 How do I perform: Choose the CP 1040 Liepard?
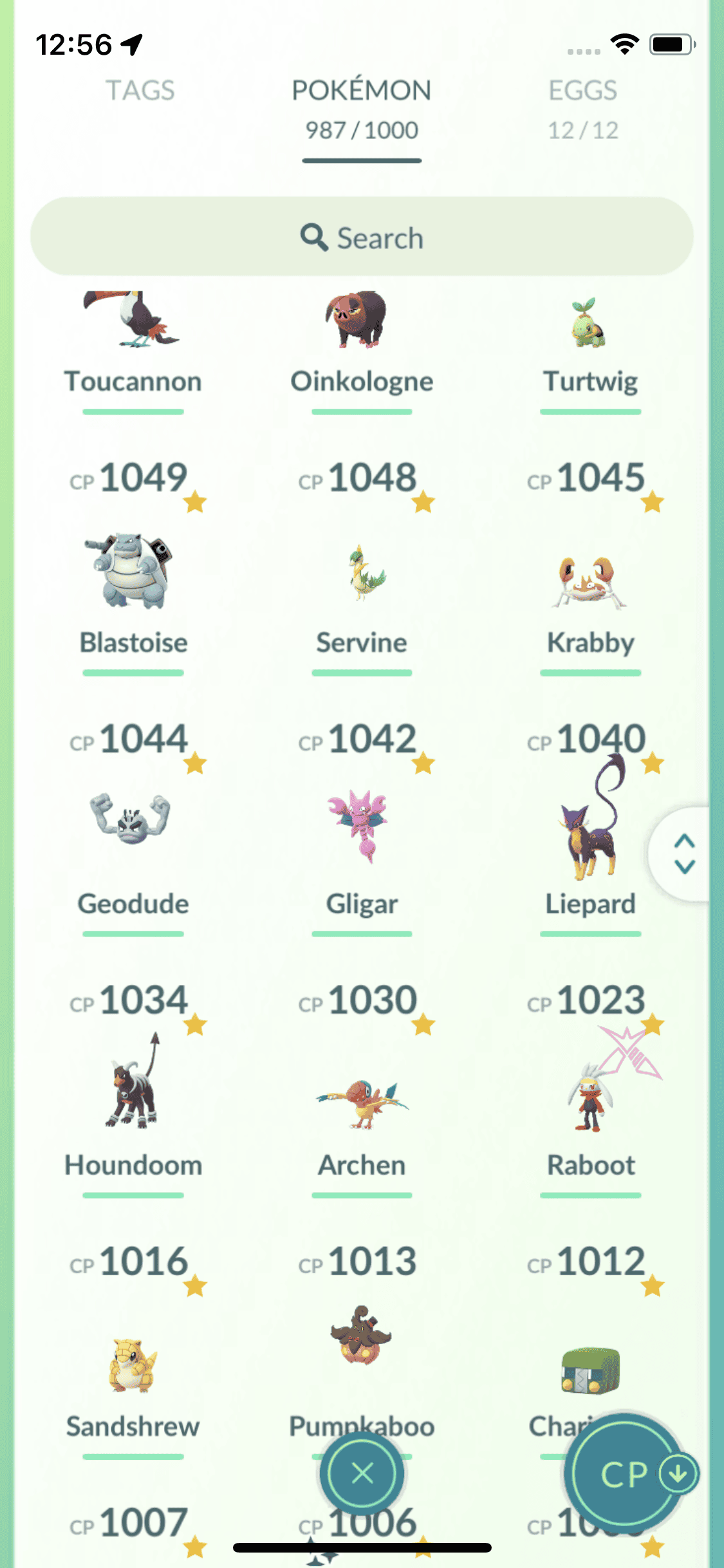(590, 830)
